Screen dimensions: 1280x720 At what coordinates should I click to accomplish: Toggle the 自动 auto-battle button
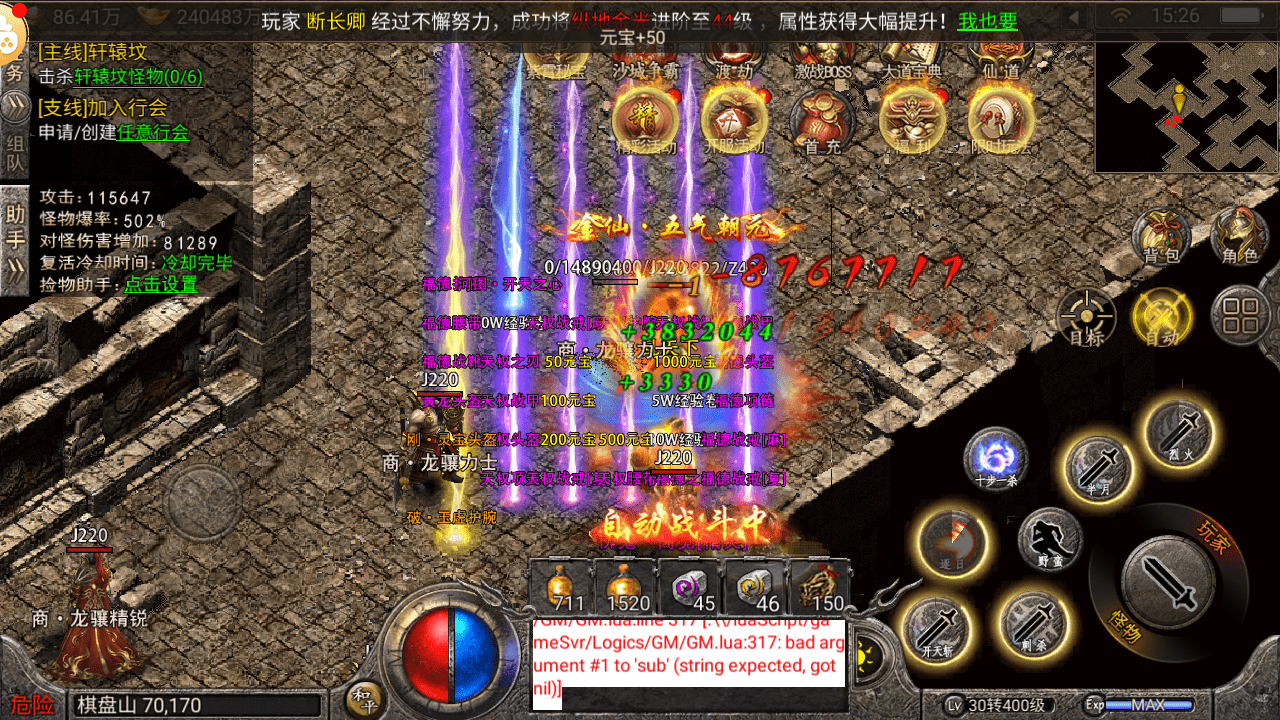[1161, 318]
